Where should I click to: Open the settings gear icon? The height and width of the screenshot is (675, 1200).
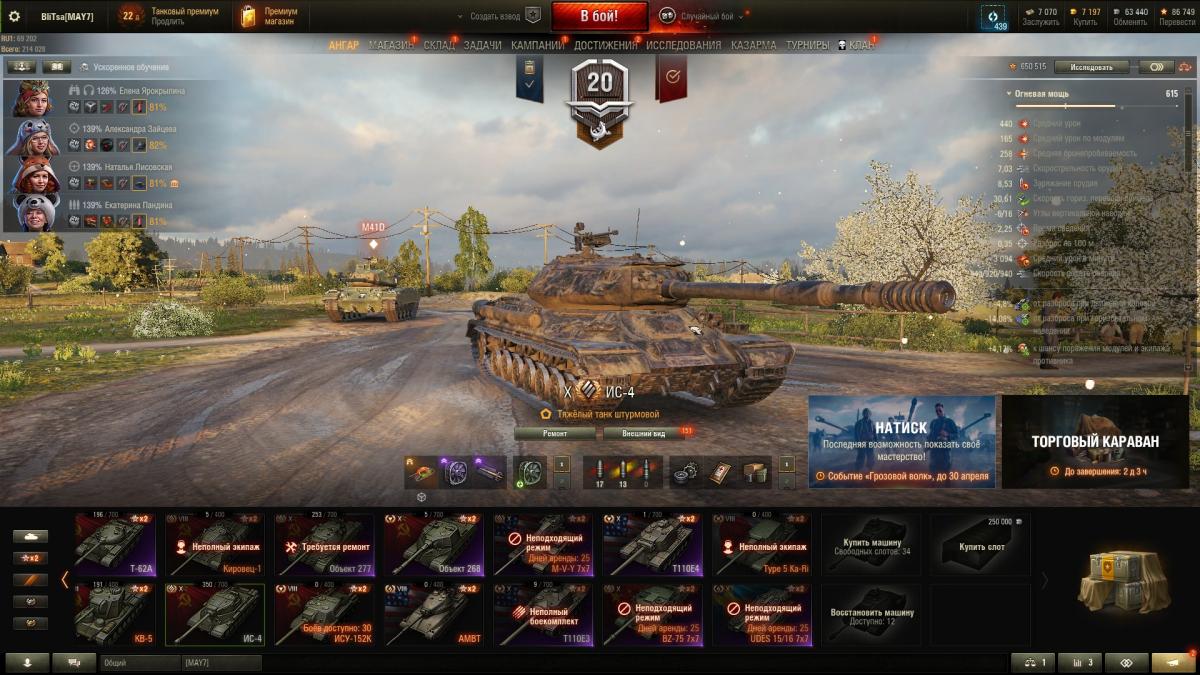point(14,16)
